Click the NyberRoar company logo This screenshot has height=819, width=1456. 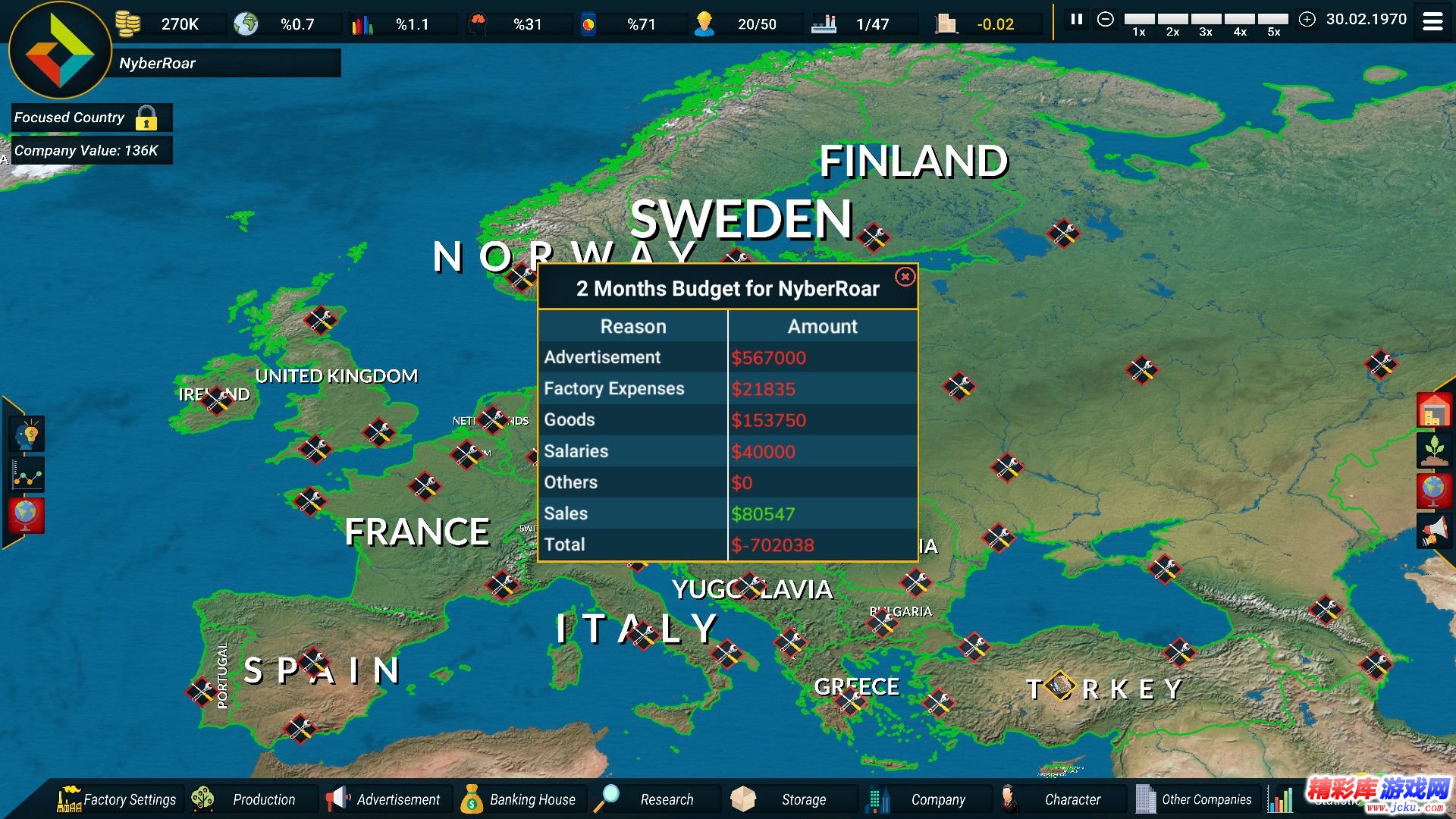pyautogui.click(x=59, y=52)
